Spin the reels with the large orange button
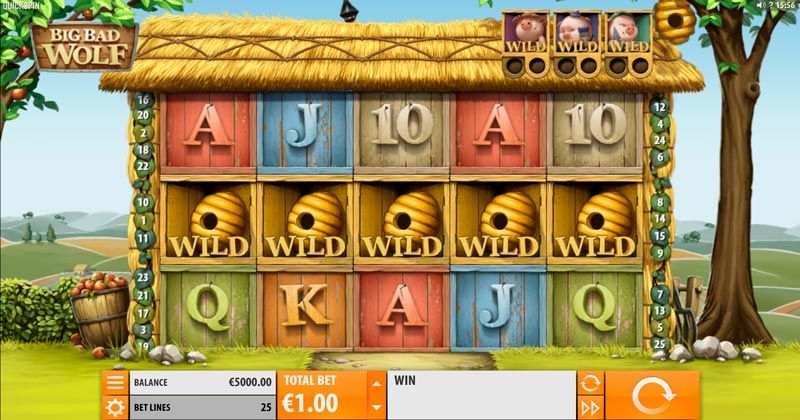This screenshot has height=420, width=800. pyautogui.click(x=652, y=395)
